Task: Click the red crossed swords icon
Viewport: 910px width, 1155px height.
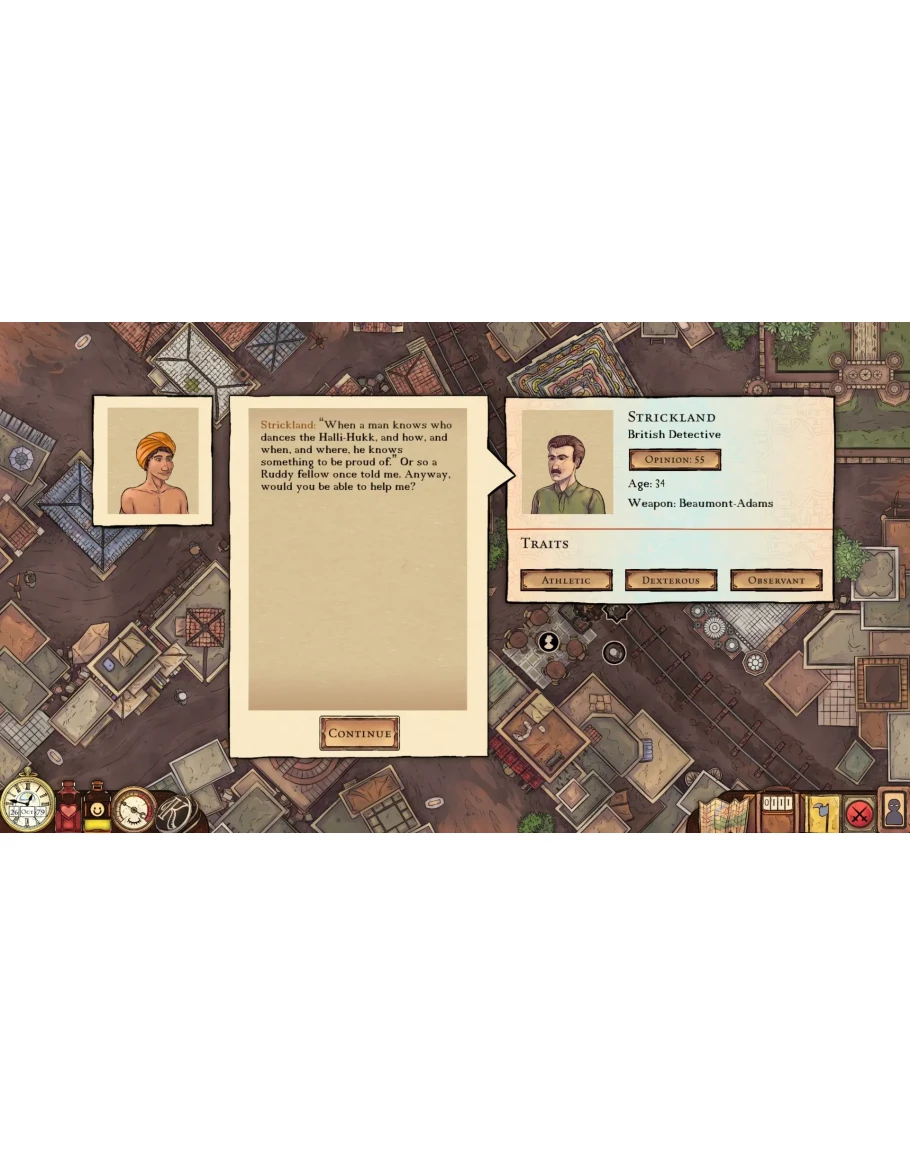Action: (x=858, y=813)
